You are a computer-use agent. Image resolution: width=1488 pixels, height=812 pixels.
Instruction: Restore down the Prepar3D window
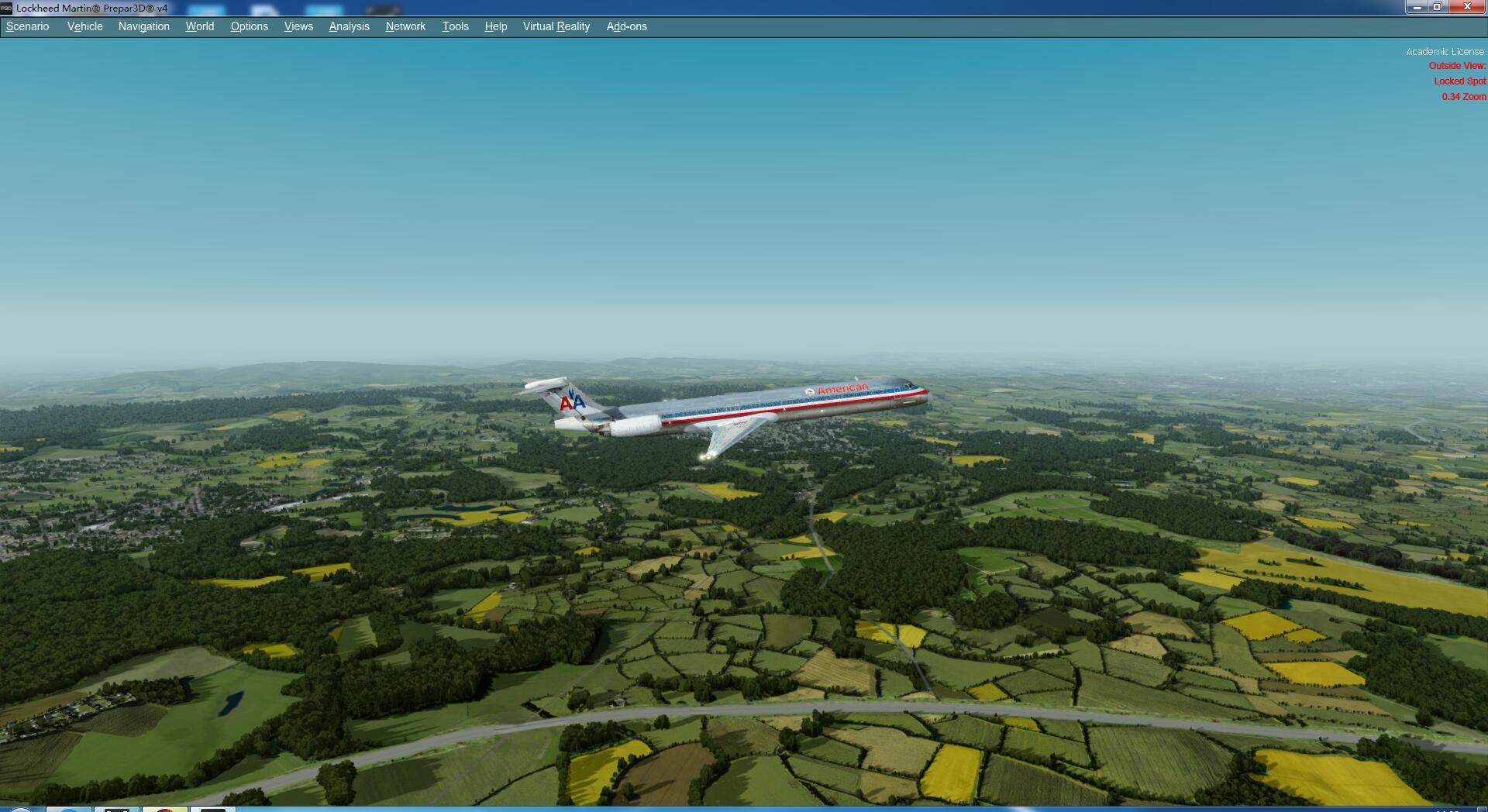click(x=1438, y=7)
